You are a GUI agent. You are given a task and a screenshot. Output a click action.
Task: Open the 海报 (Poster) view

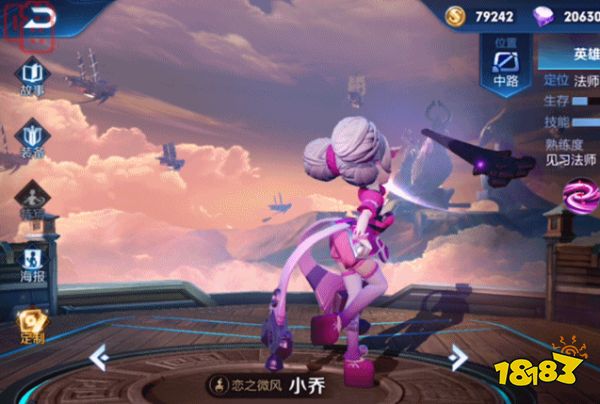point(33,260)
